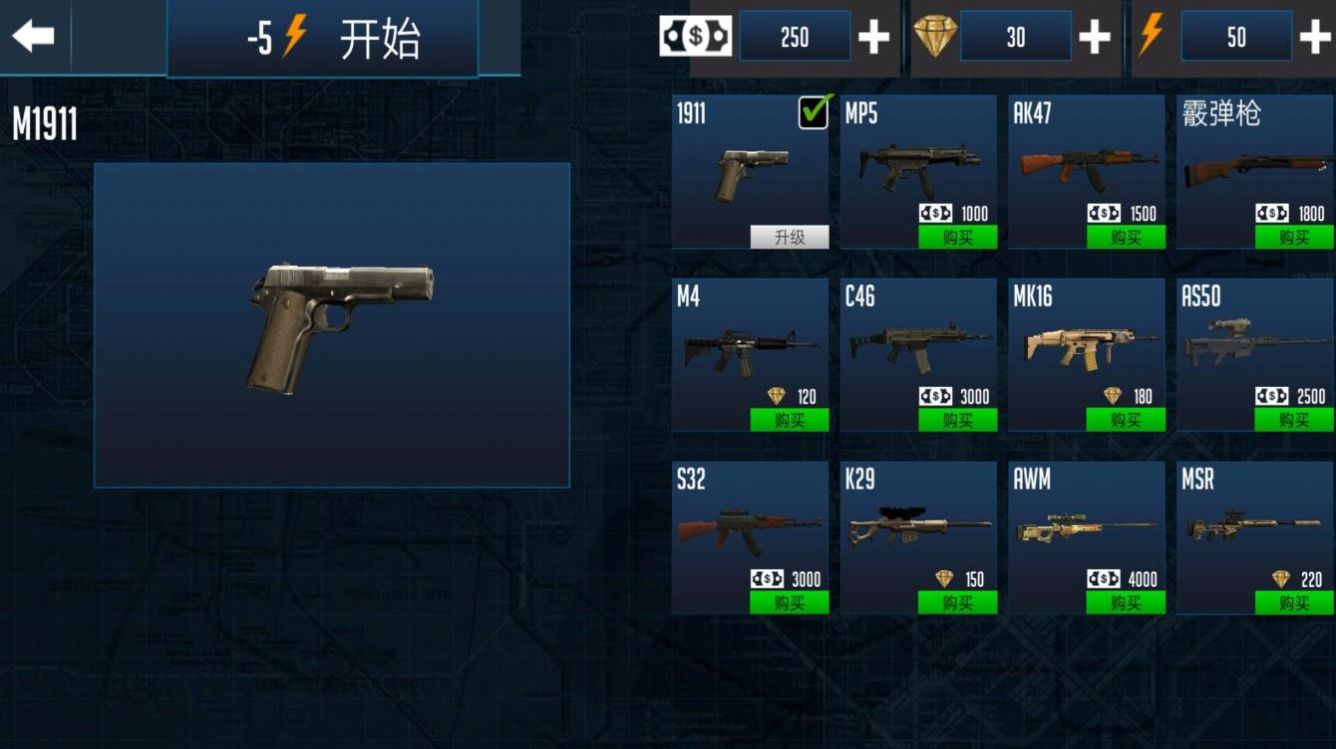The image size is (1336, 749).
Task: Select the AK47 weapon thumbnail
Action: (x=1085, y=165)
